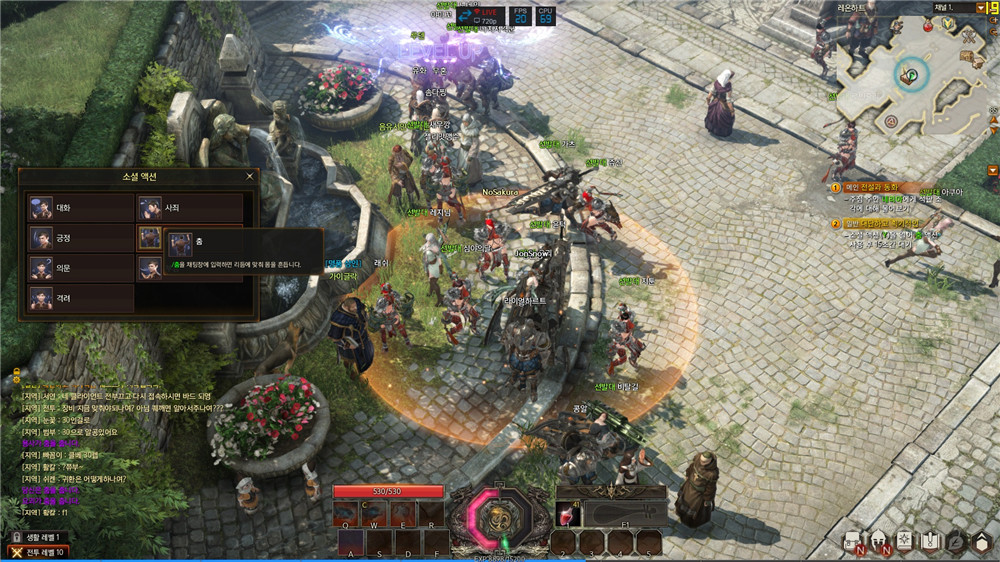Click the quill feather menu icon

click(x=957, y=541)
